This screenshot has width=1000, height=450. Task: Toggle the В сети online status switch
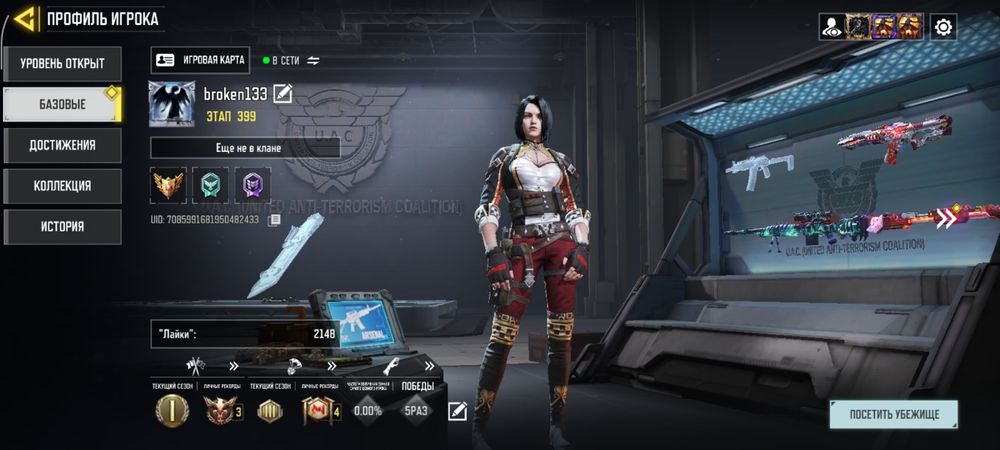(x=313, y=61)
